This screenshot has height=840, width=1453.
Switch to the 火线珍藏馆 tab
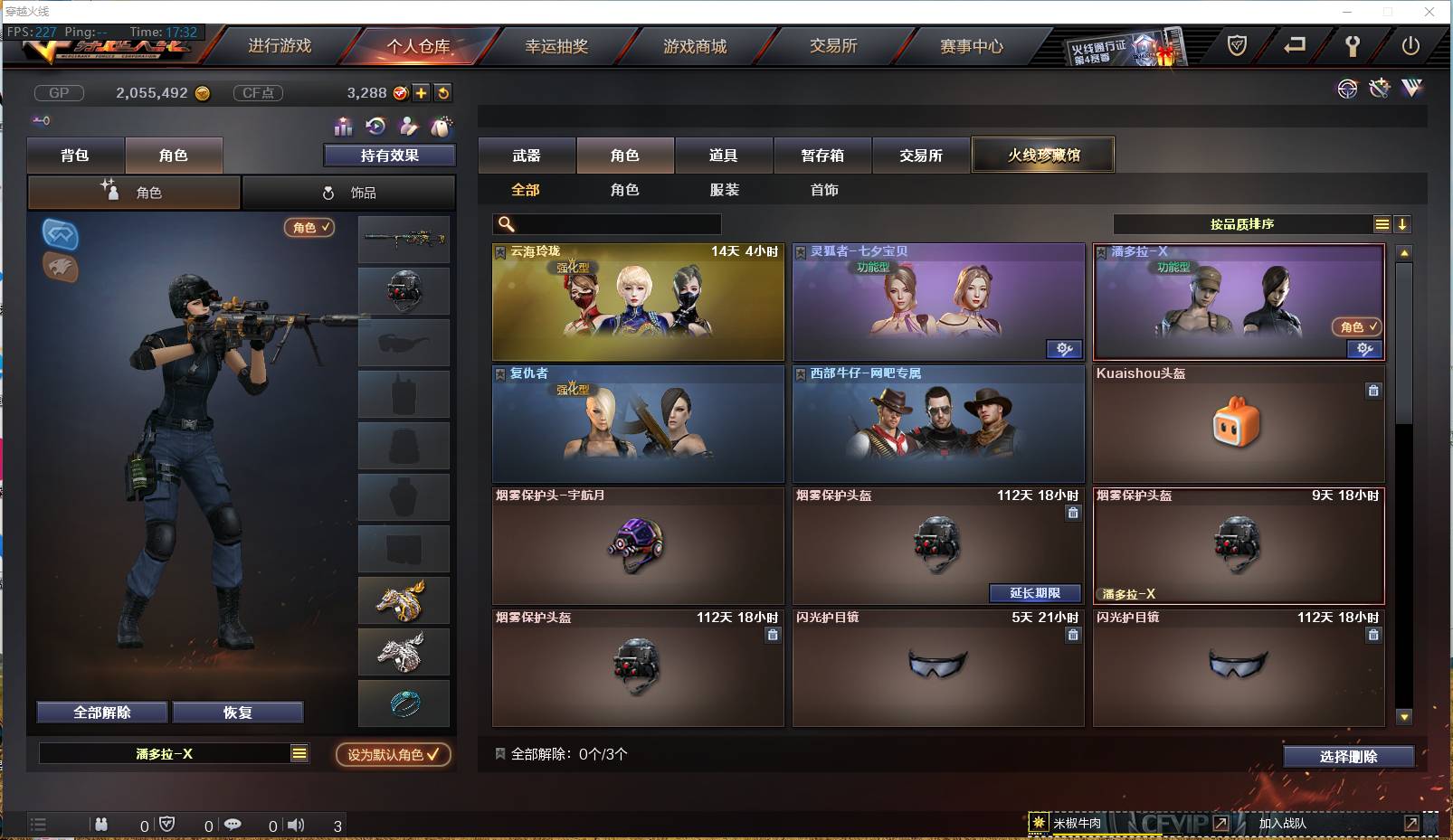(1044, 154)
